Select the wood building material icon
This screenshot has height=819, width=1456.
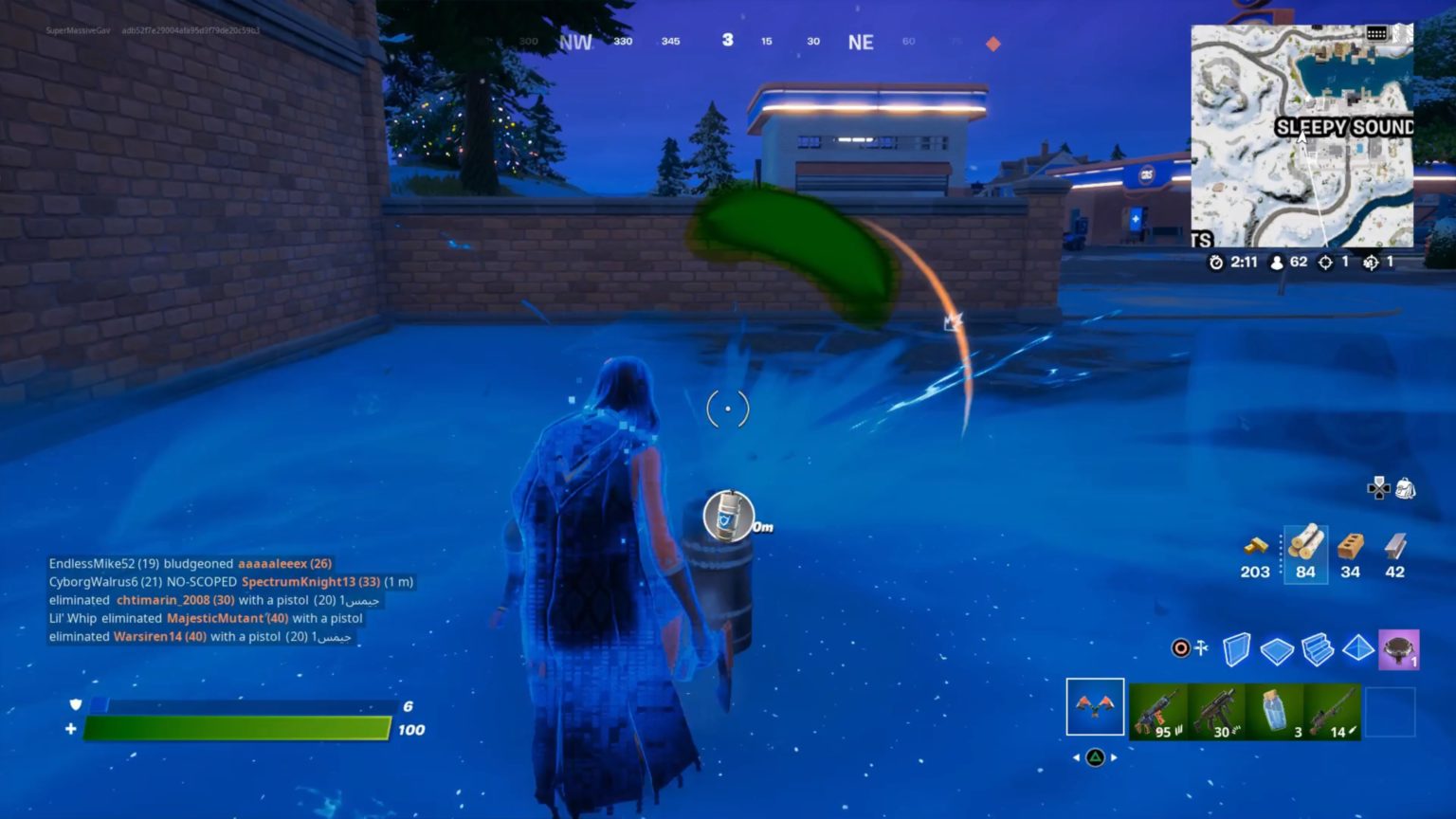pos(1305,543)
